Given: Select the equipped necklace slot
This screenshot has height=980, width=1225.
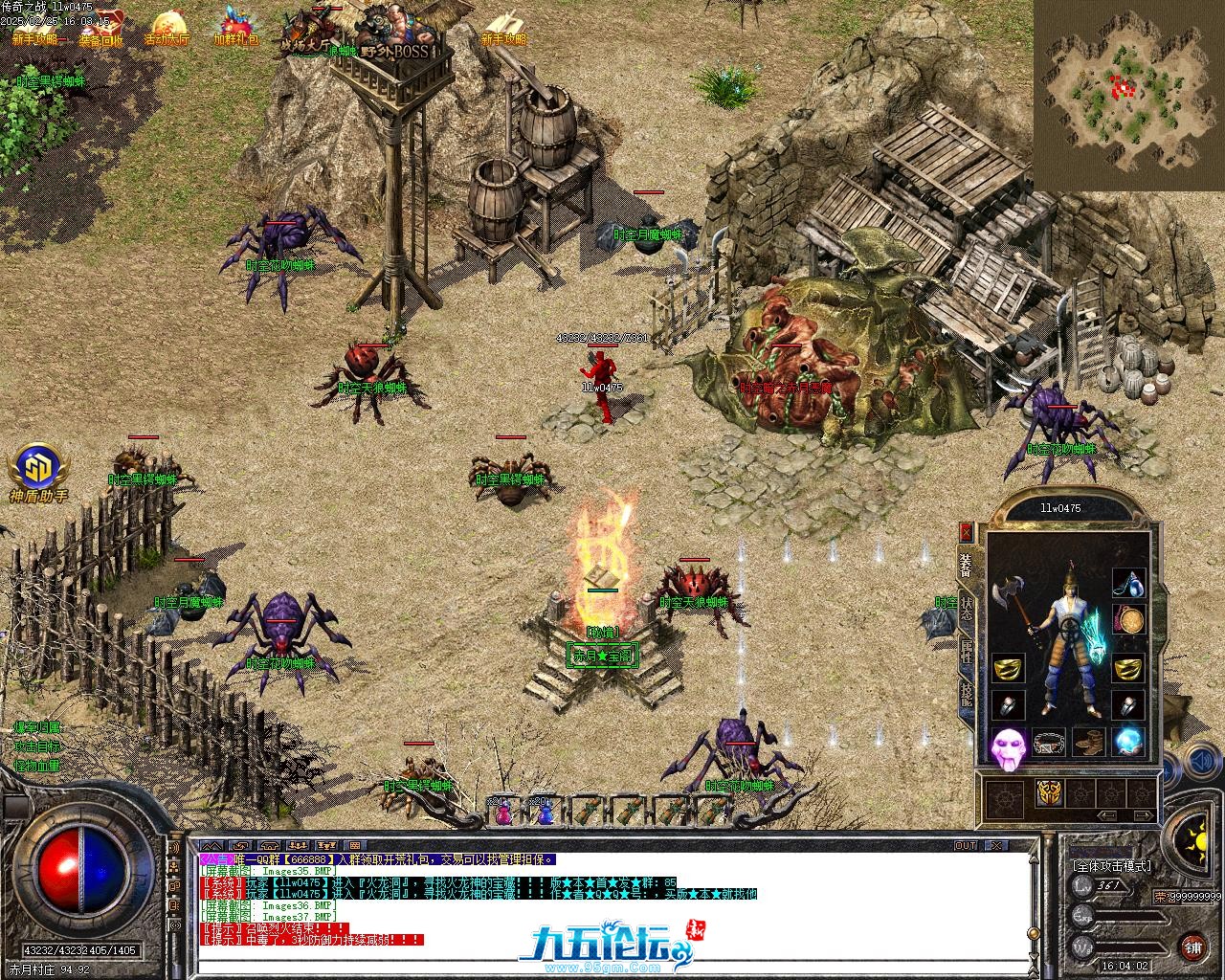Looking at the screenshot, I should pyautogui.click(x=1129, y=582).
